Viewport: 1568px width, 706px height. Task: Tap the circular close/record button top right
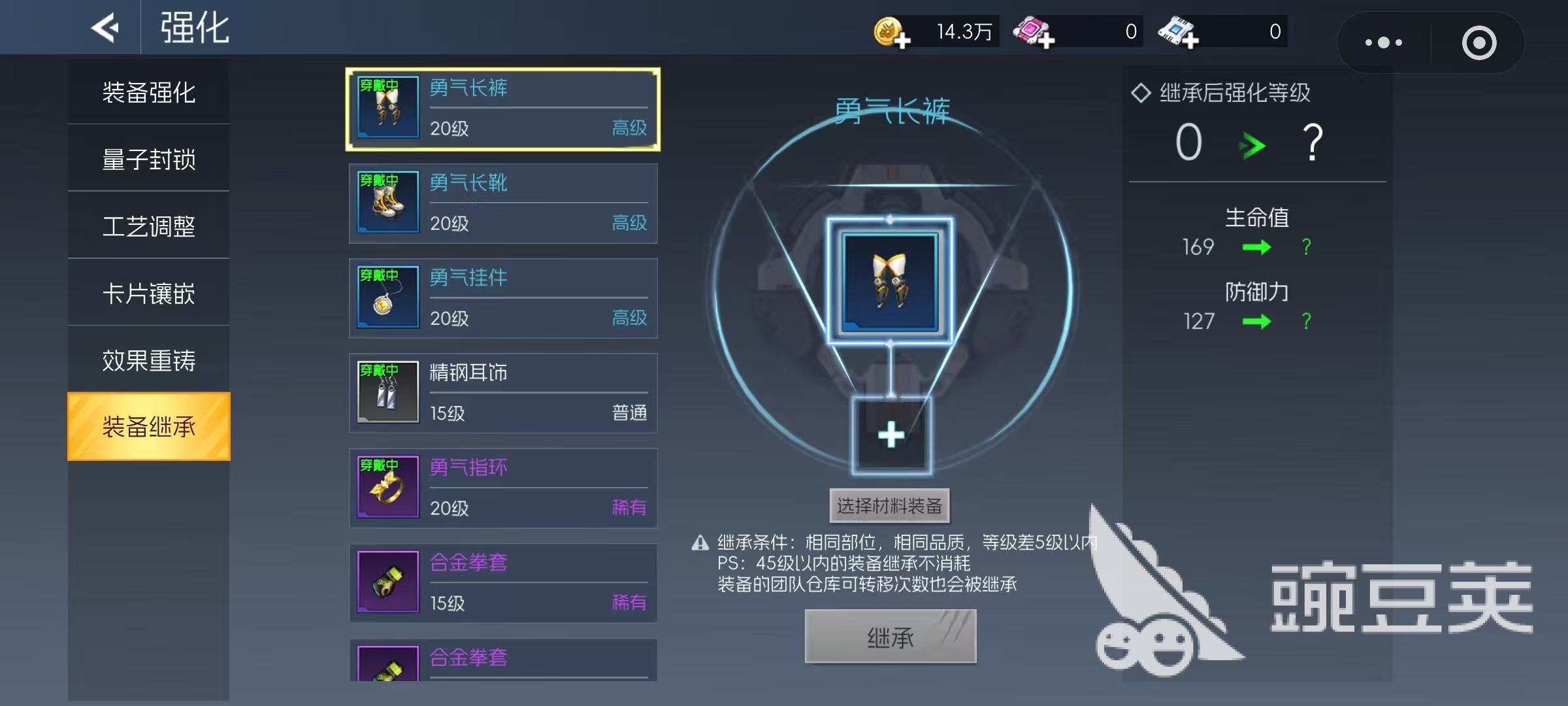(x=1480, y=42)
